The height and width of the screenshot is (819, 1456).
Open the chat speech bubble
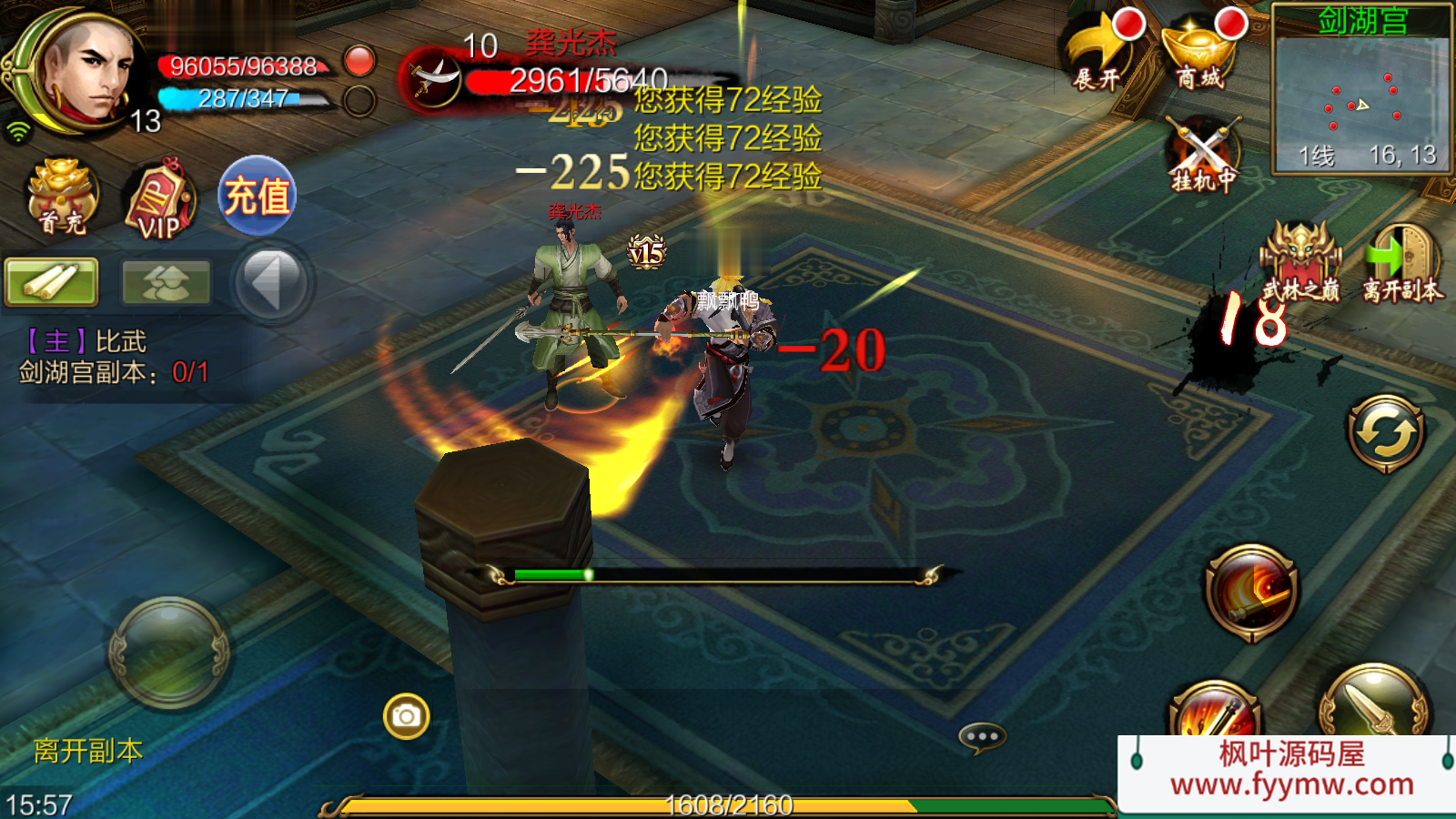coord(982,736)
